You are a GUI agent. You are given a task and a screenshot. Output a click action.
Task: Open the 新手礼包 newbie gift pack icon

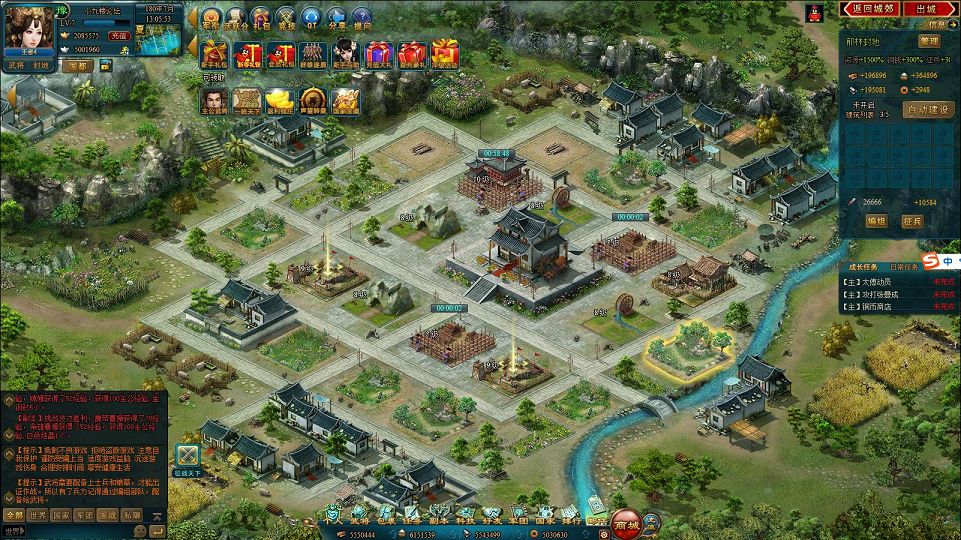[x=215, y=53]
